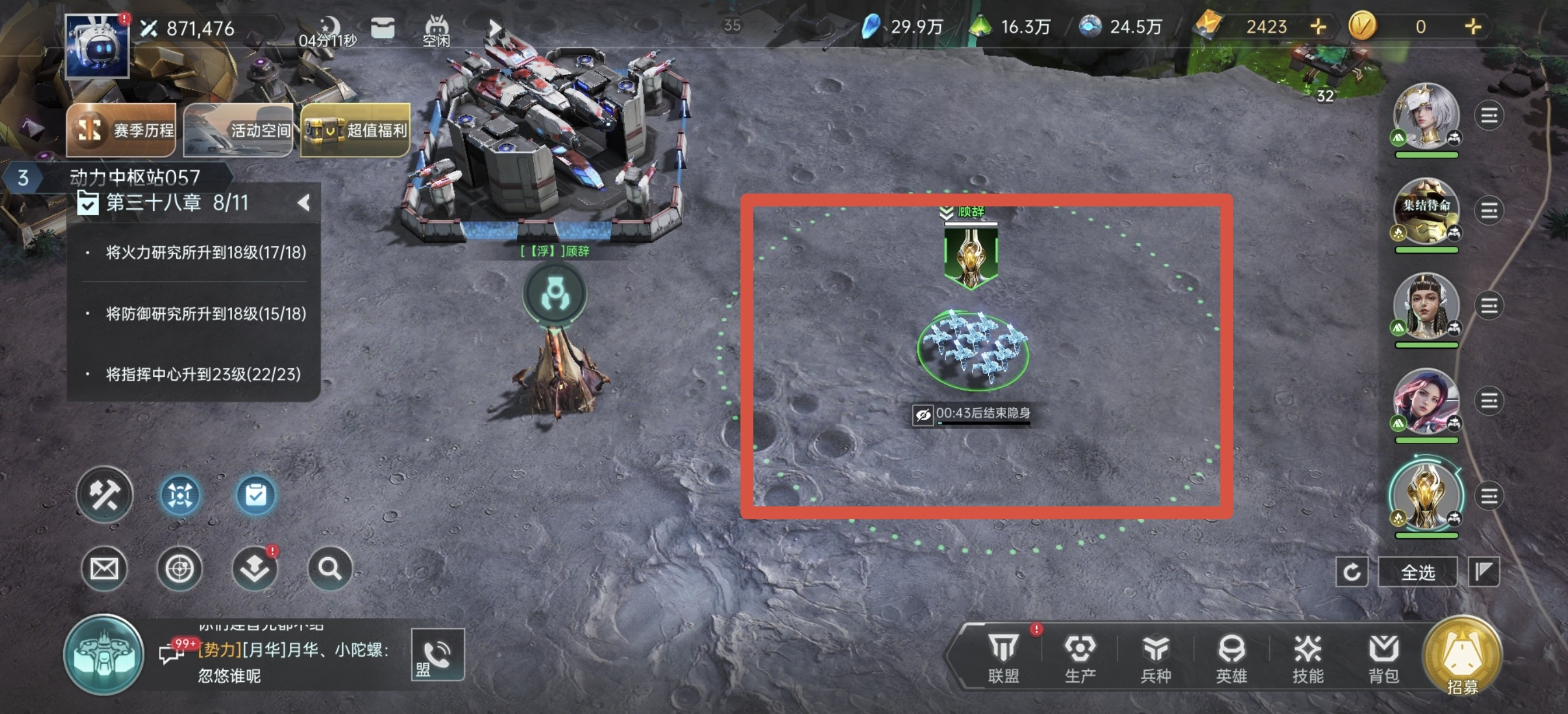
Task: Open the 英雄 heroes menu
Action: (x=1231, y=657)
